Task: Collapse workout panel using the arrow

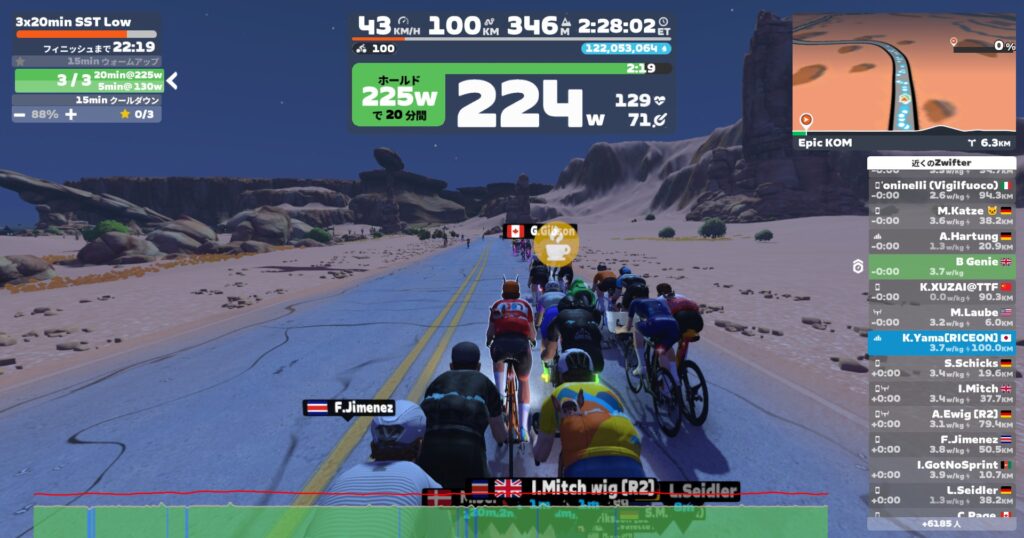Action: click(172, 81)
